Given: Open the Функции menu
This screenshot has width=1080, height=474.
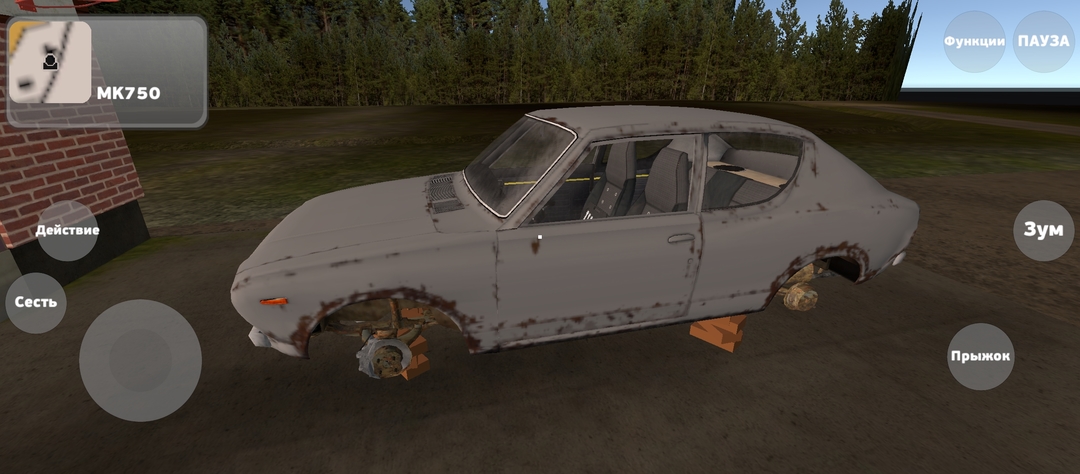Looking at the screenshot, I should pos(974,42).
